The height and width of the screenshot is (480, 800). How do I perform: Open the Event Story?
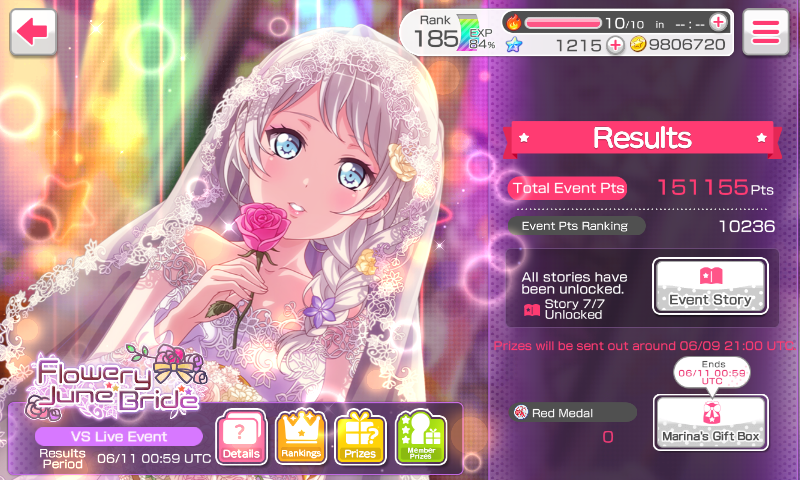(710, 287)
